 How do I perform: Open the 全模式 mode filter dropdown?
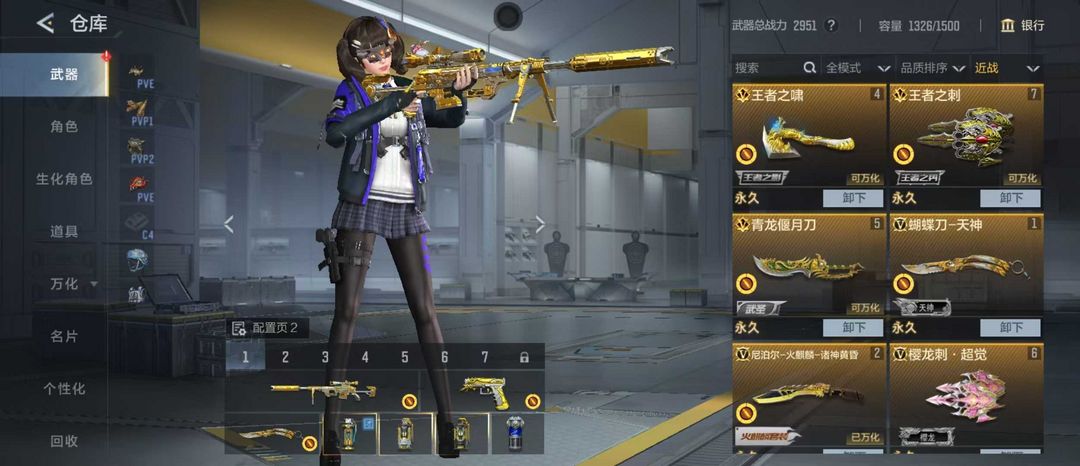pyautogui.click(x=857, y=68)
